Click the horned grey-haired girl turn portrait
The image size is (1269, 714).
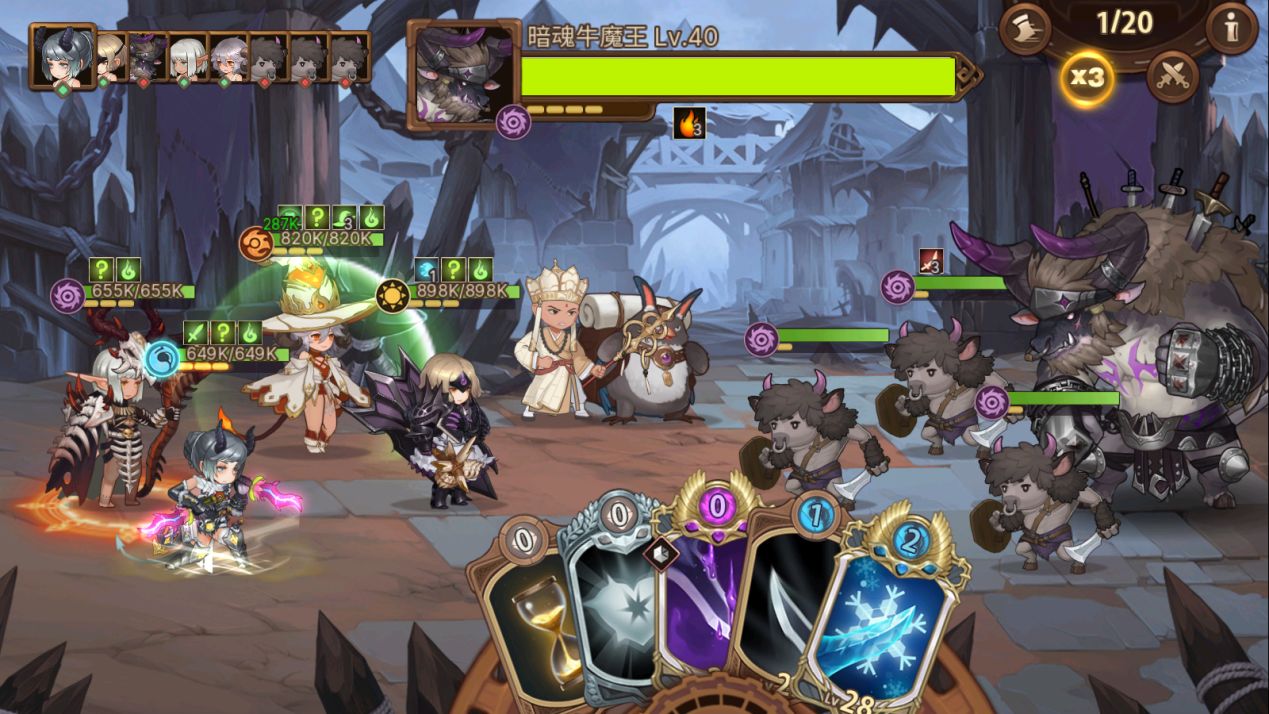(x=62, y=56)
